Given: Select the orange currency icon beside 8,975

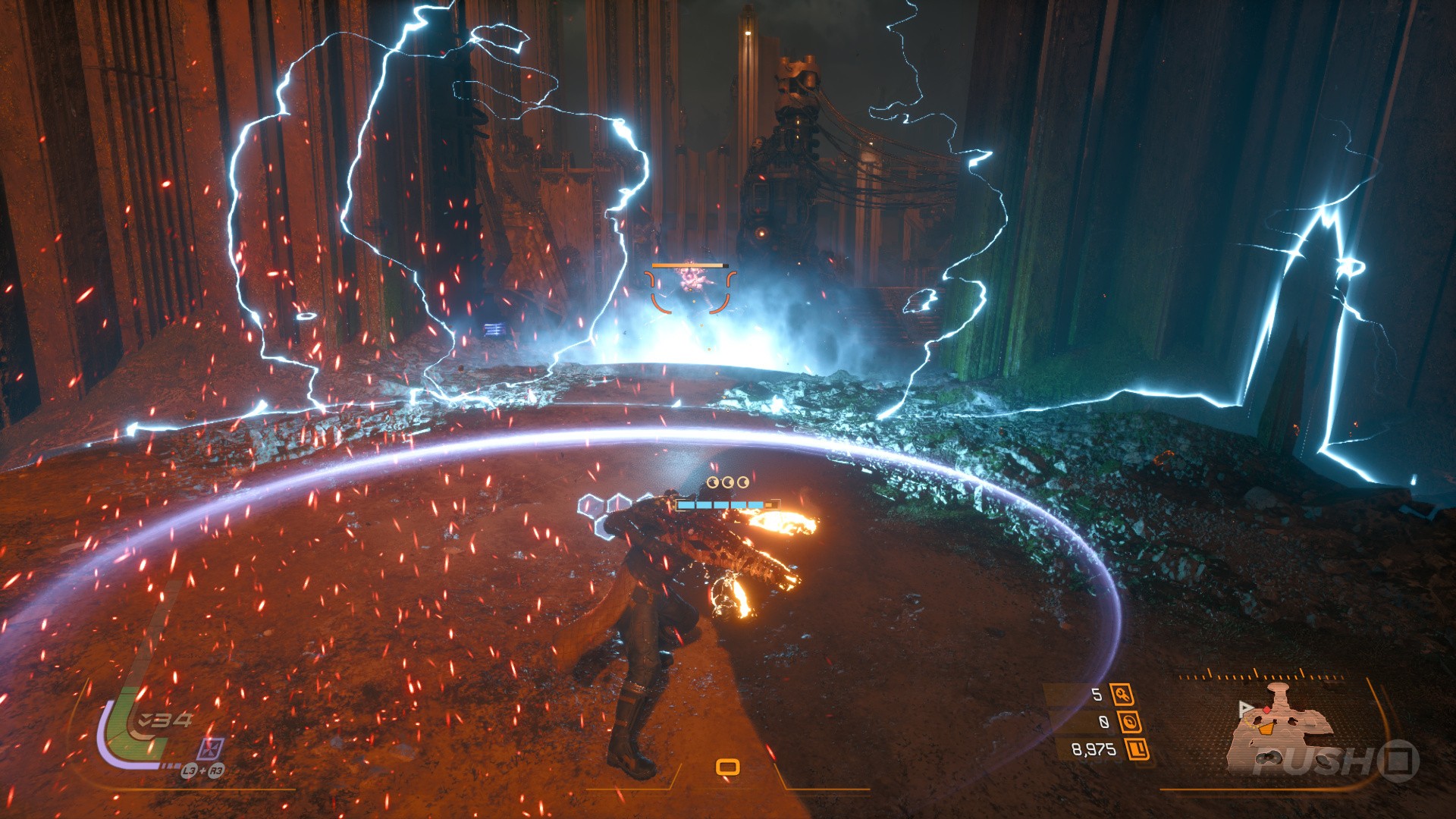Looking at the screenshot, I should (1137, 749).
